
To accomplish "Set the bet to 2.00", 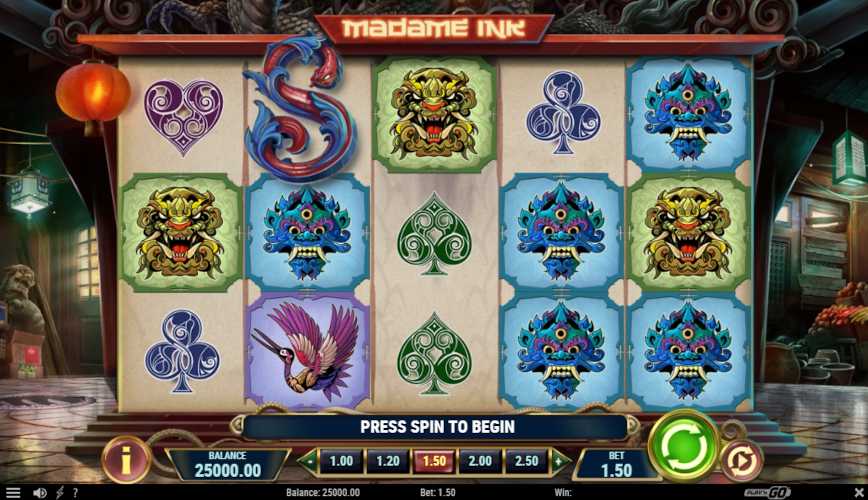I will coord(480,461).
